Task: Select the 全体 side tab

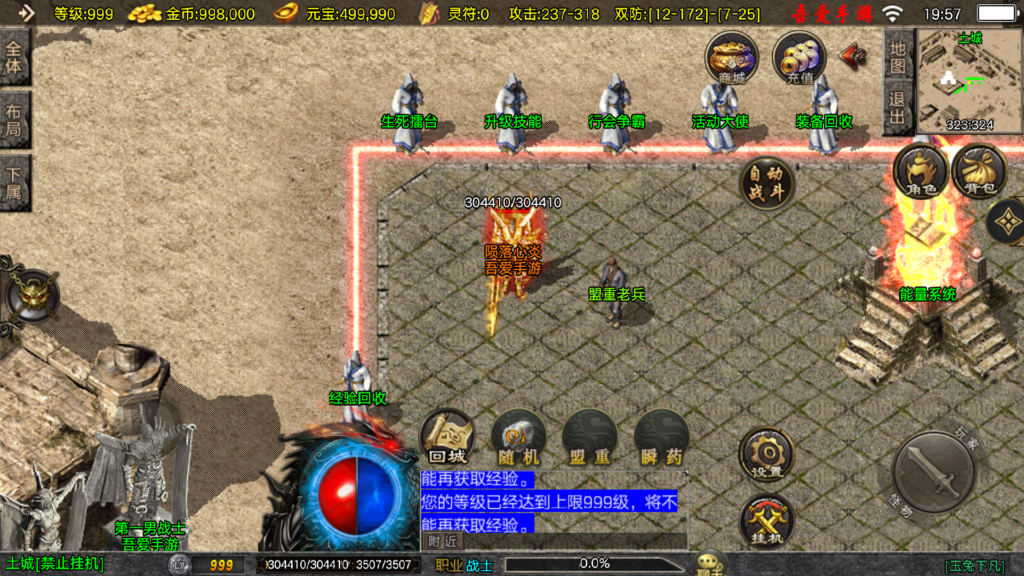Action: (15, 60)
